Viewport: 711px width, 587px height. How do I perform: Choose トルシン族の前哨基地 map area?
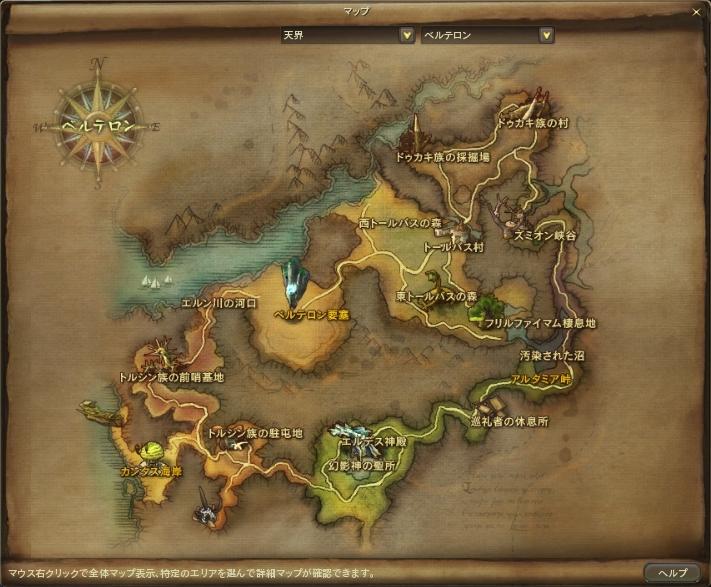pyautogui.click(x=171, y=378)
